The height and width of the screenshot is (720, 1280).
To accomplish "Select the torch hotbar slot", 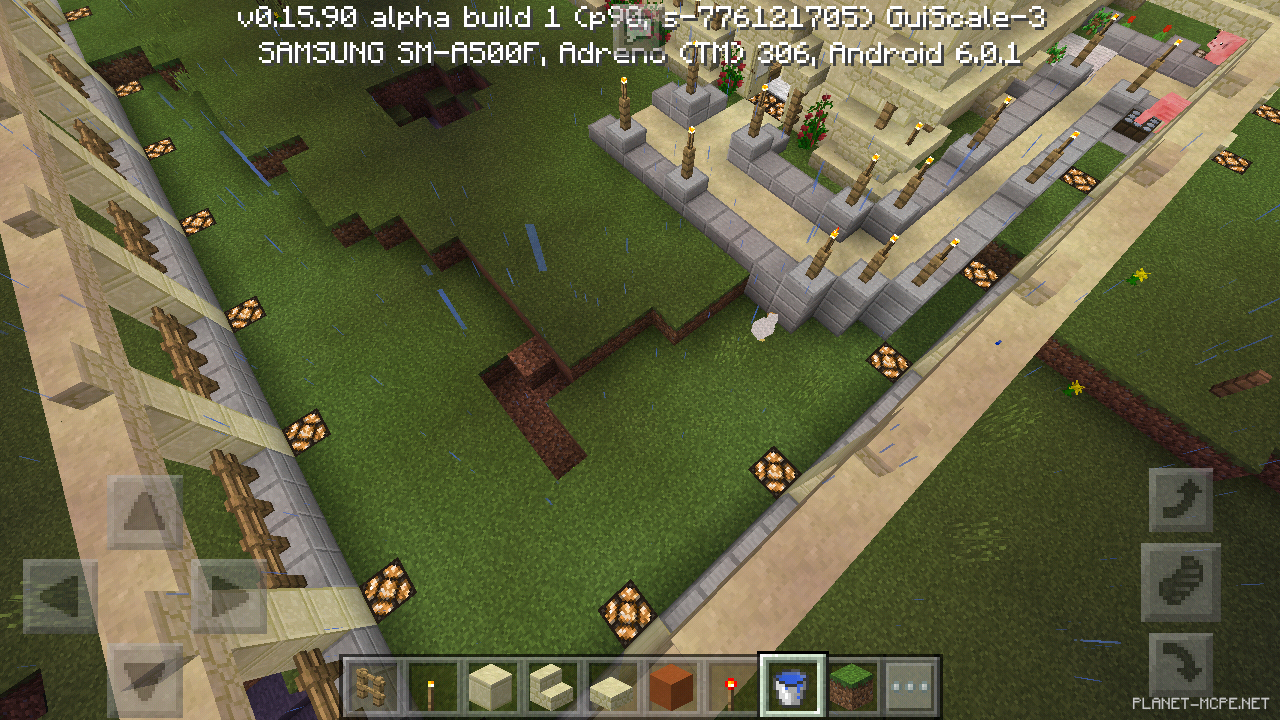I will (x=434, y=687).
